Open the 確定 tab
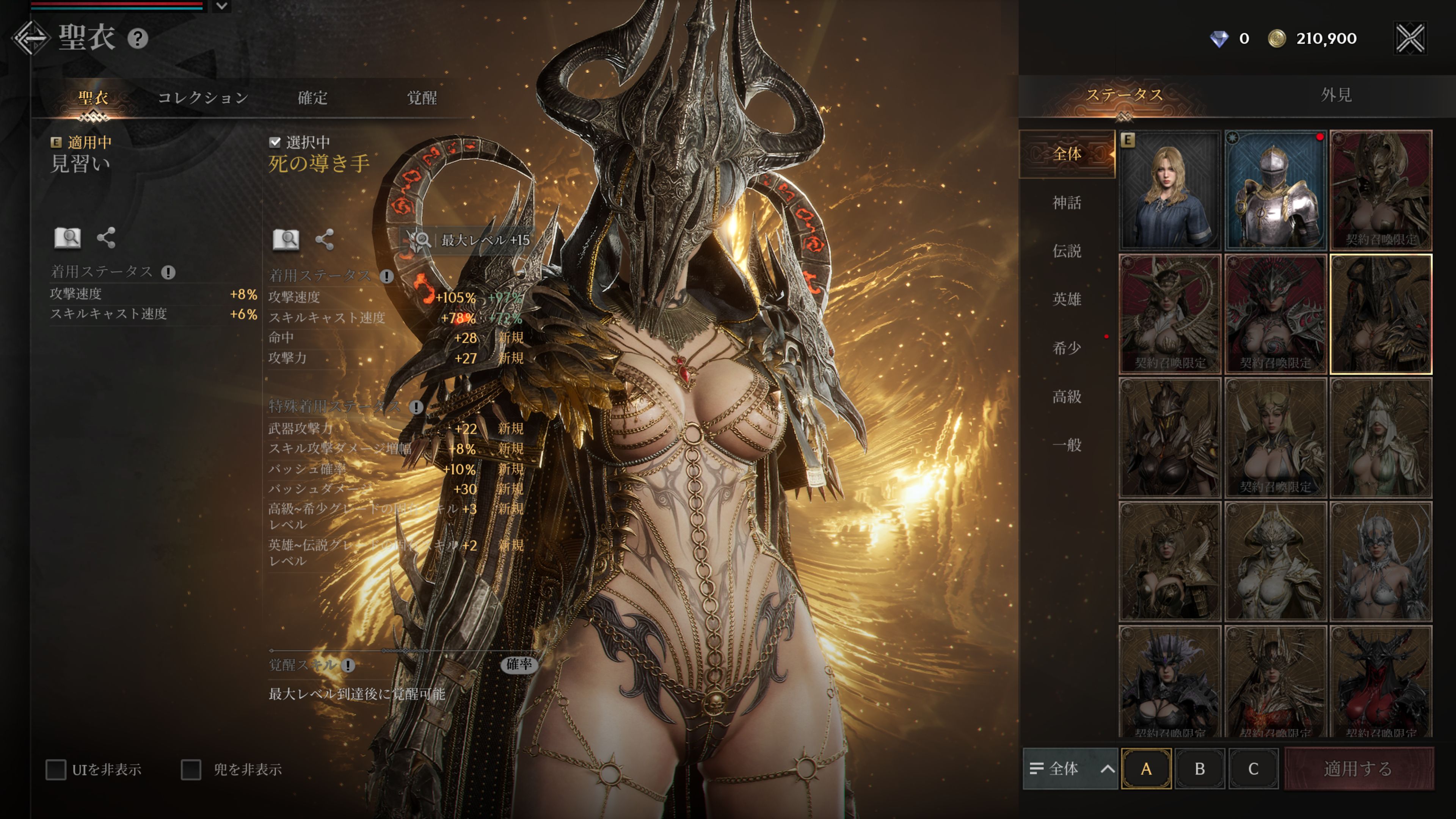This screenshot has width=1456, height=819. click(312, 98)
